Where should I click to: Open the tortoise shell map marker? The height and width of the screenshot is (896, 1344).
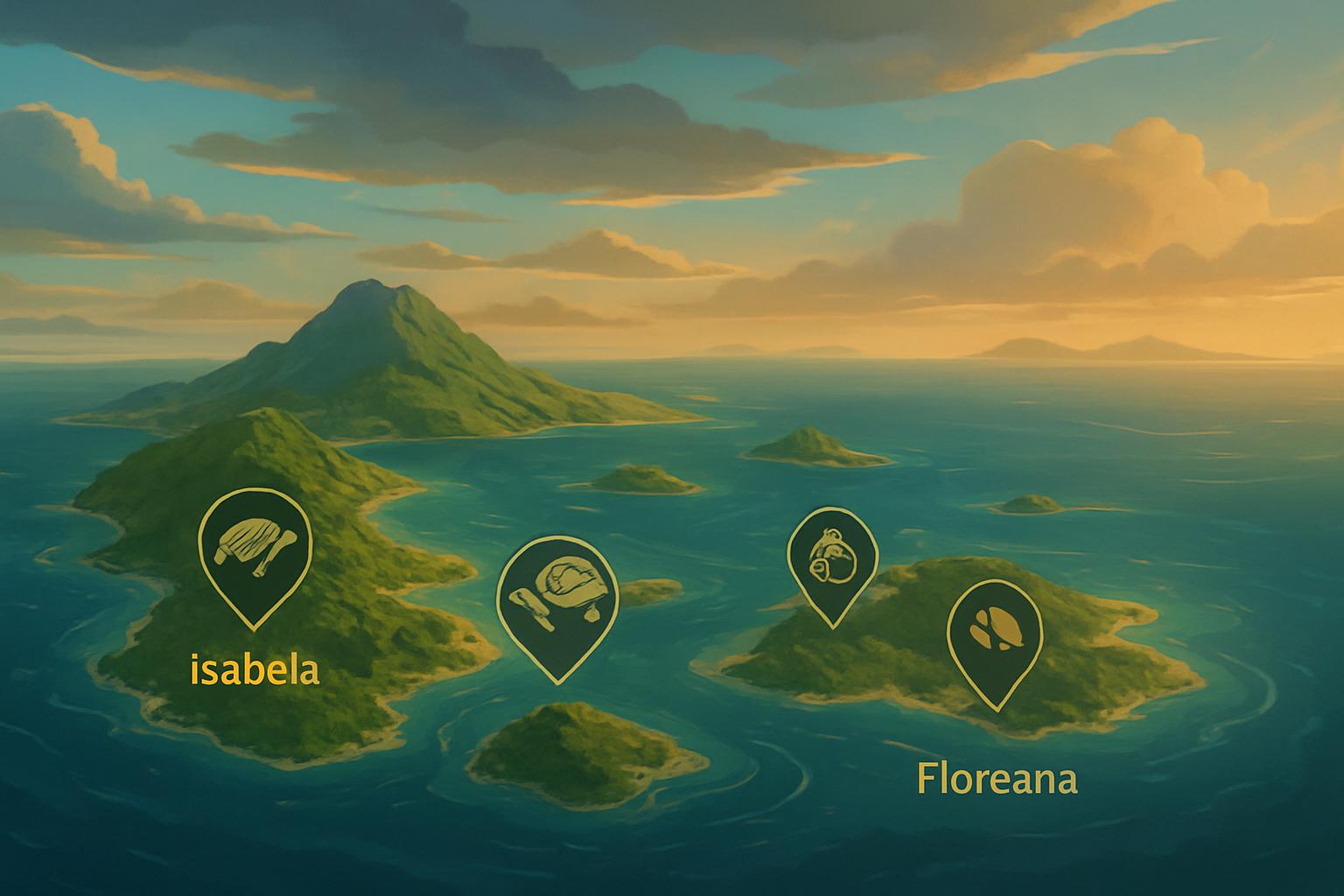pos(556,597)
